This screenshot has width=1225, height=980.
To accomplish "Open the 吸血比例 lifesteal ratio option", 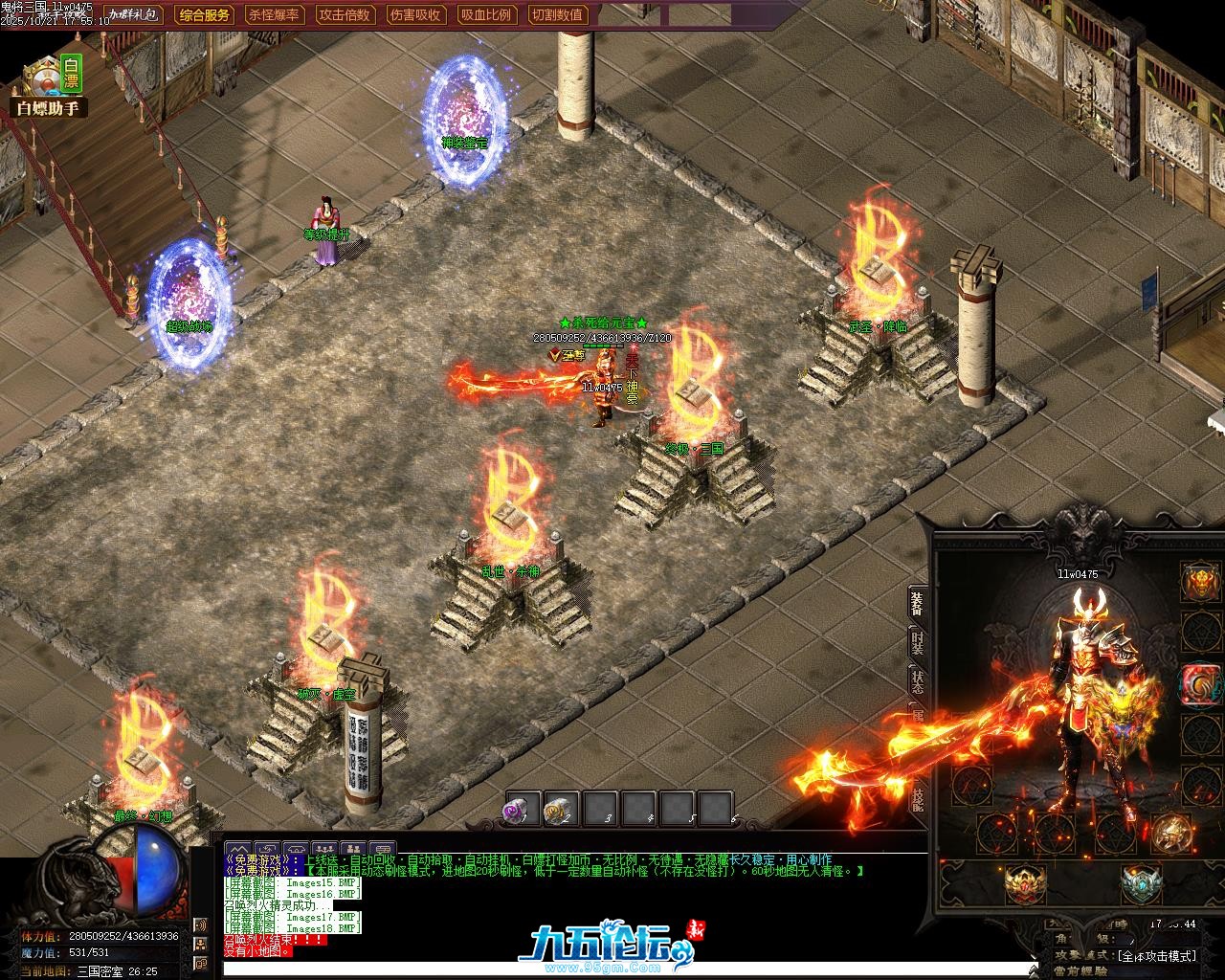I will click(486, 14).
